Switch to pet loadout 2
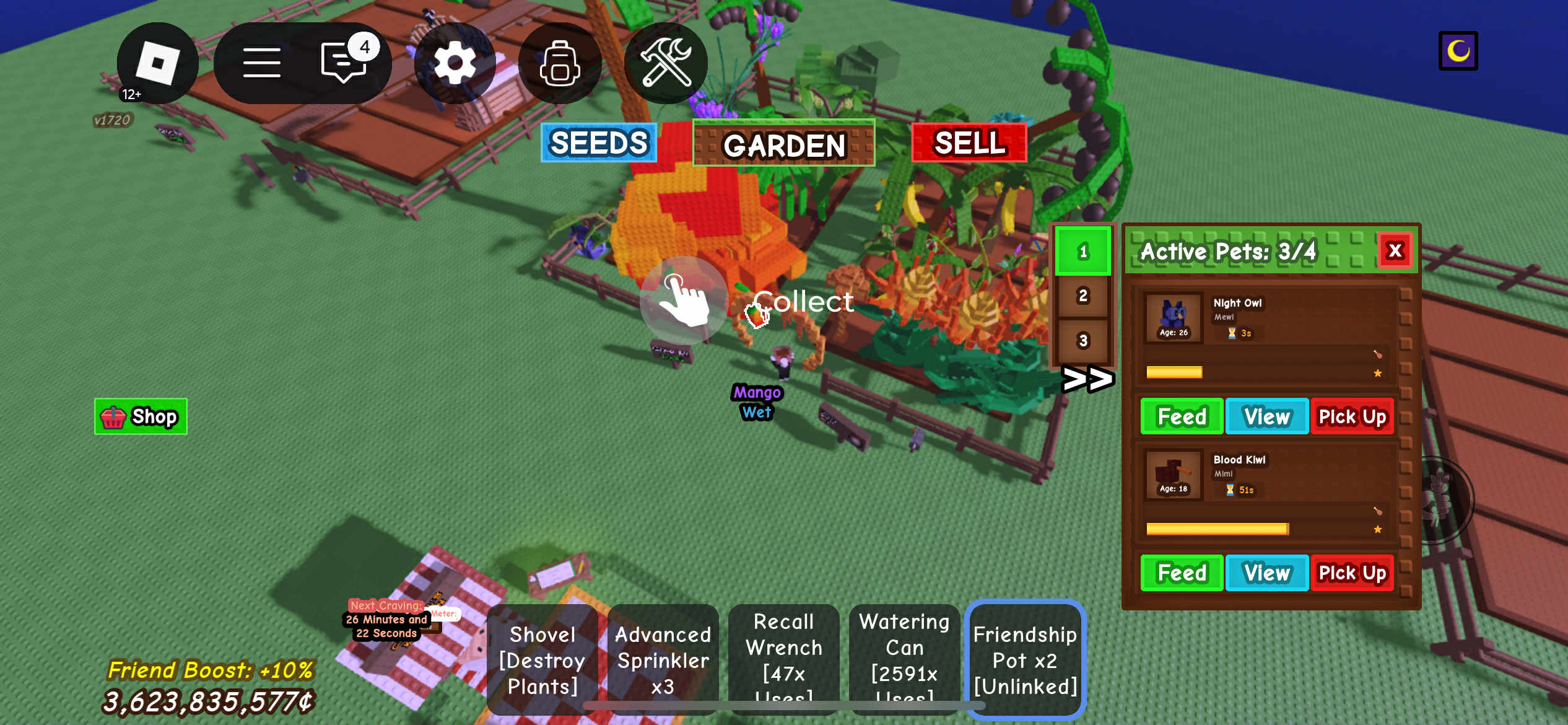Image resolution: width=1568 pixels, height=725 pixels. click(x=1082, y=296)
